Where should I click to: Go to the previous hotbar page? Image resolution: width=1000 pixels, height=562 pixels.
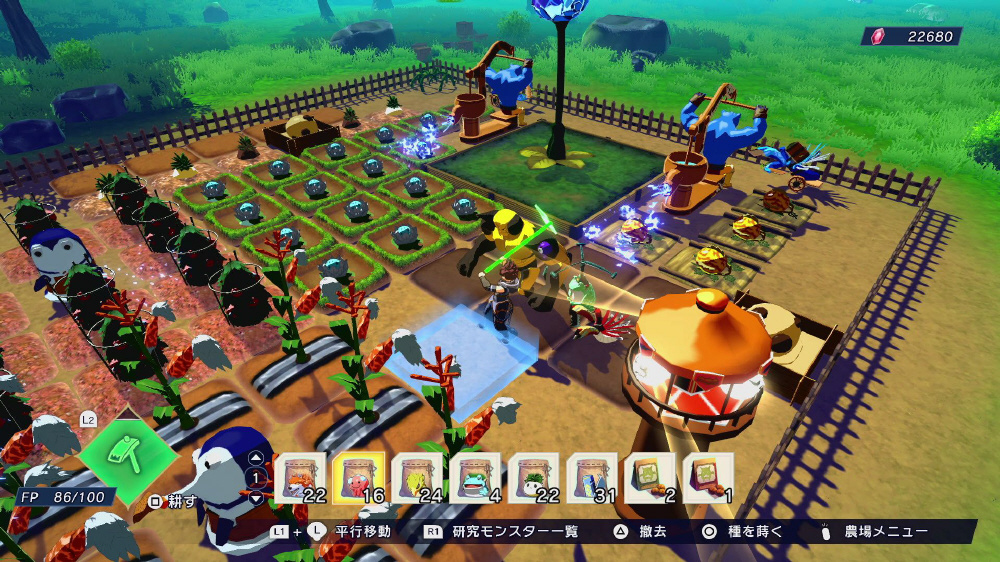click(x=256, y=459)
